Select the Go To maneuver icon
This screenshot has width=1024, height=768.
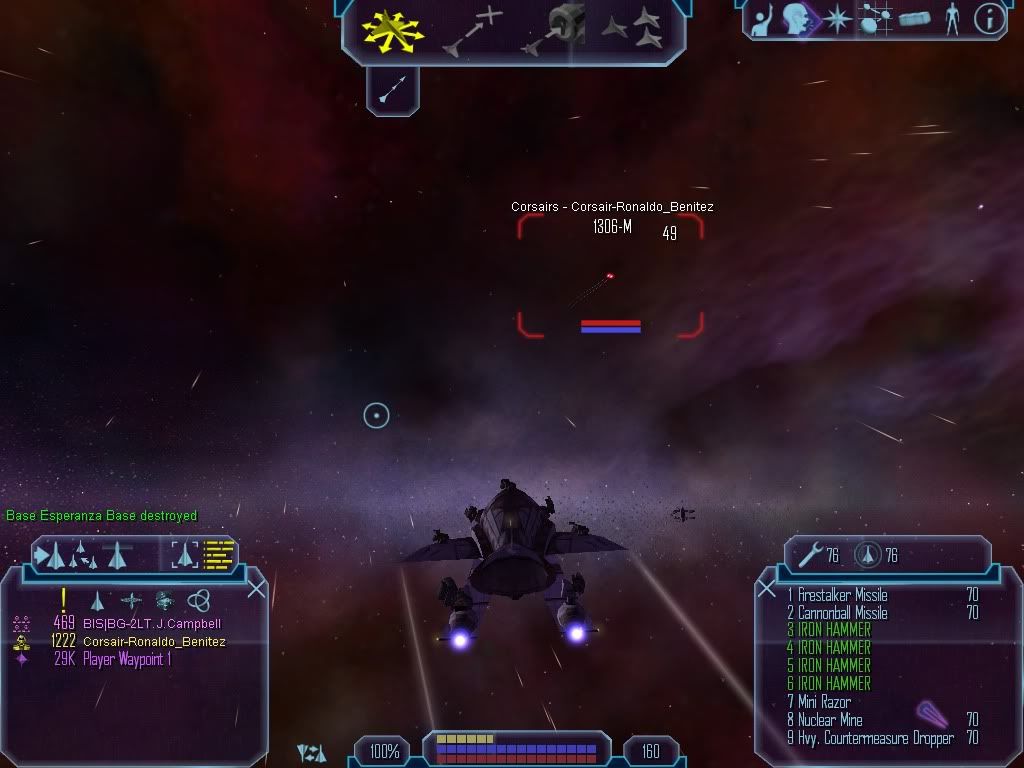(x=473, y=30)
